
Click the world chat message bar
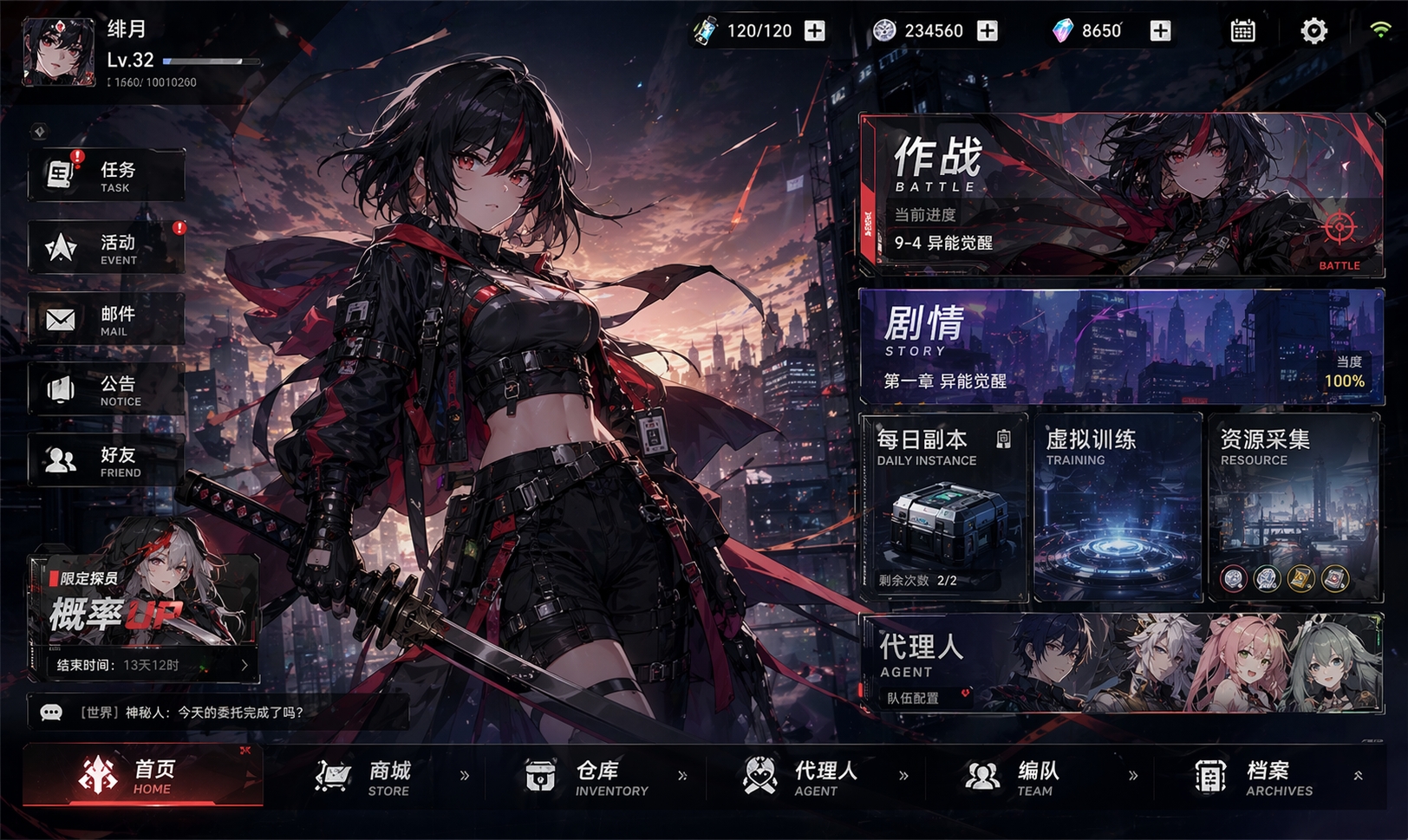[x=217, y=713]
